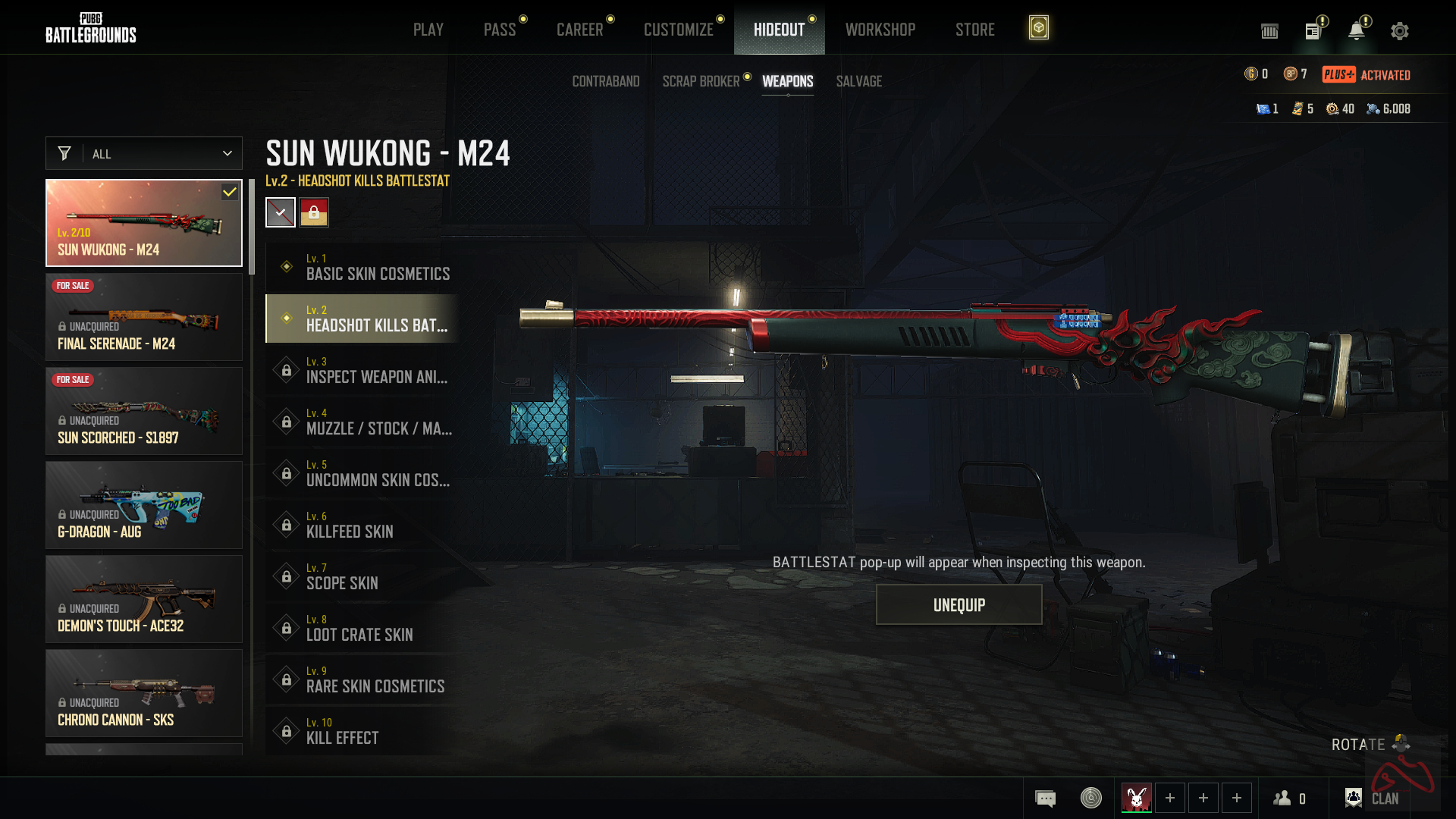Show the Lv. 10 Kill Effect upgrade
The height and width of the screenshot is (819, 1456).
(x=362, y=731)
